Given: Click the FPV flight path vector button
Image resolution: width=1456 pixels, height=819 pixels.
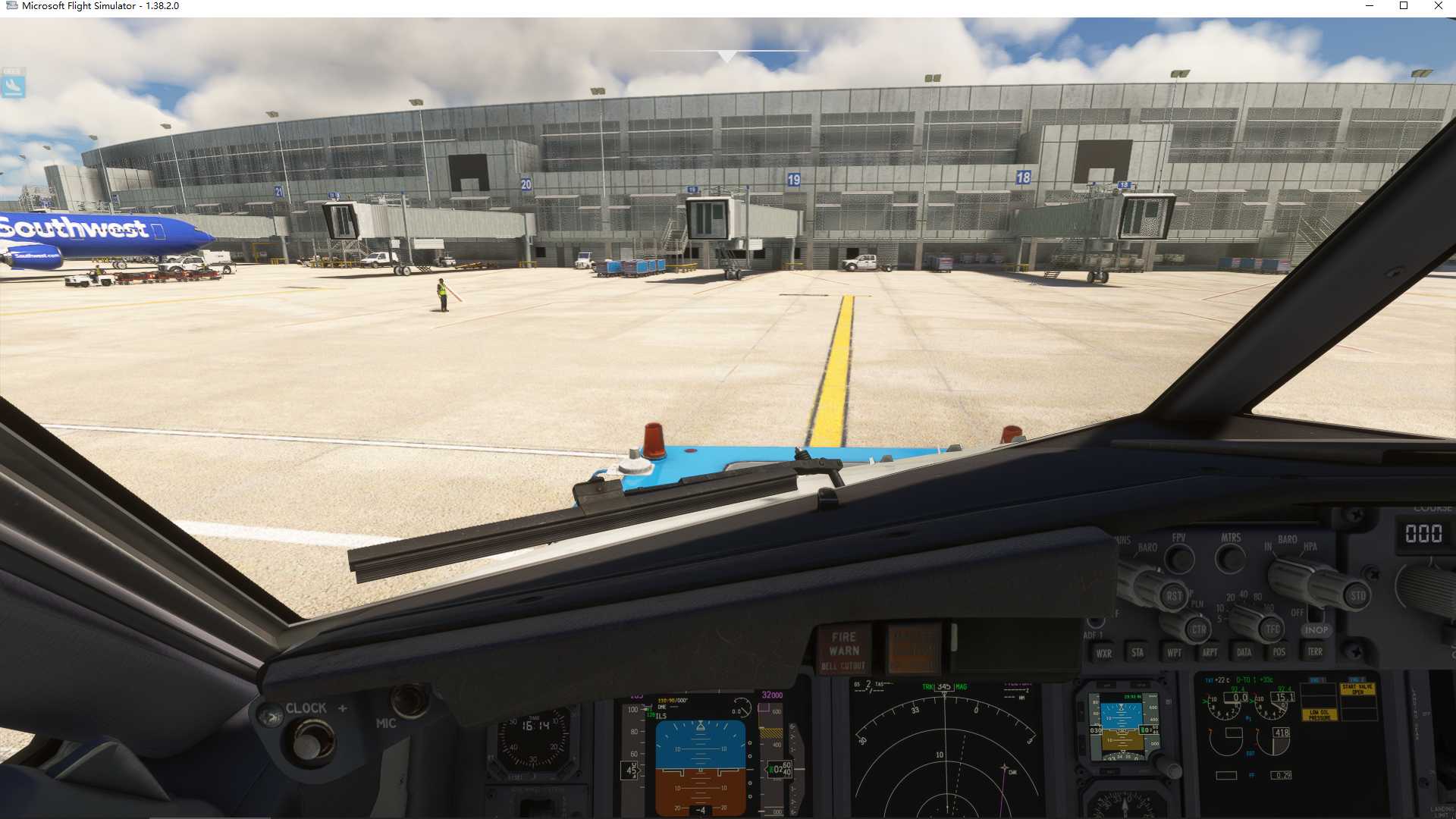Looking at the screenshot, I should 1178,560.
